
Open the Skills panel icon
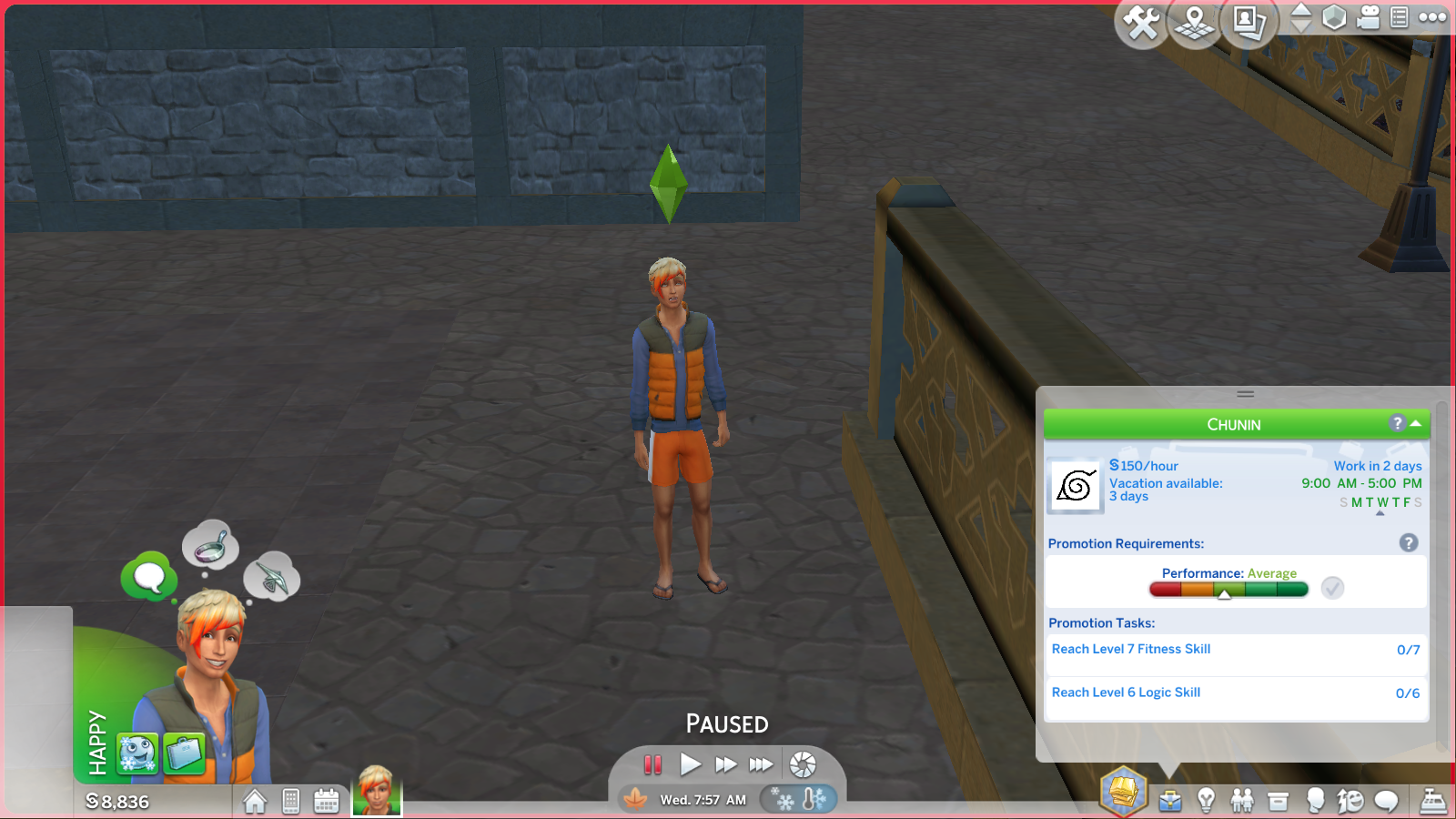pyautogui.click(x=1349, y=801)
